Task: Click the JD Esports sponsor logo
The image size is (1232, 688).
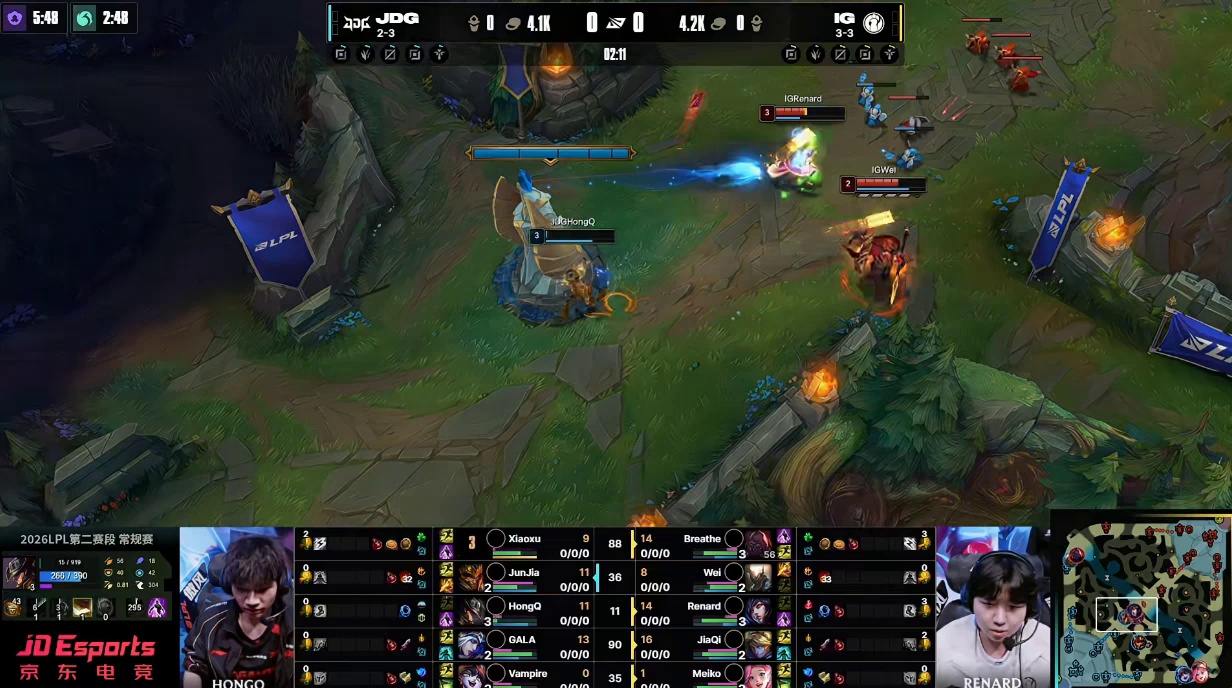Action: pos(87,656)
